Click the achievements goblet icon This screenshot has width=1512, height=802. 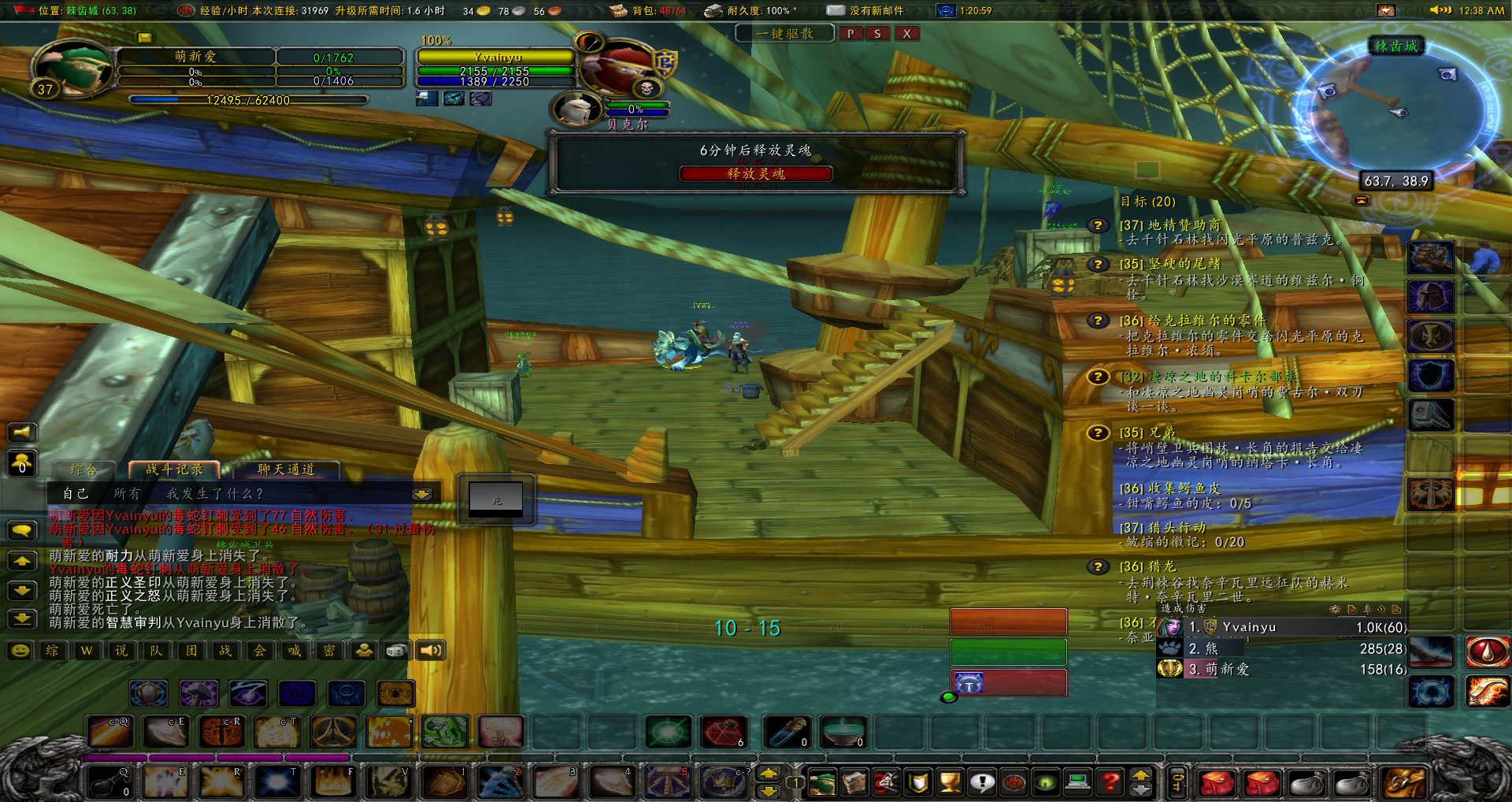950,782
